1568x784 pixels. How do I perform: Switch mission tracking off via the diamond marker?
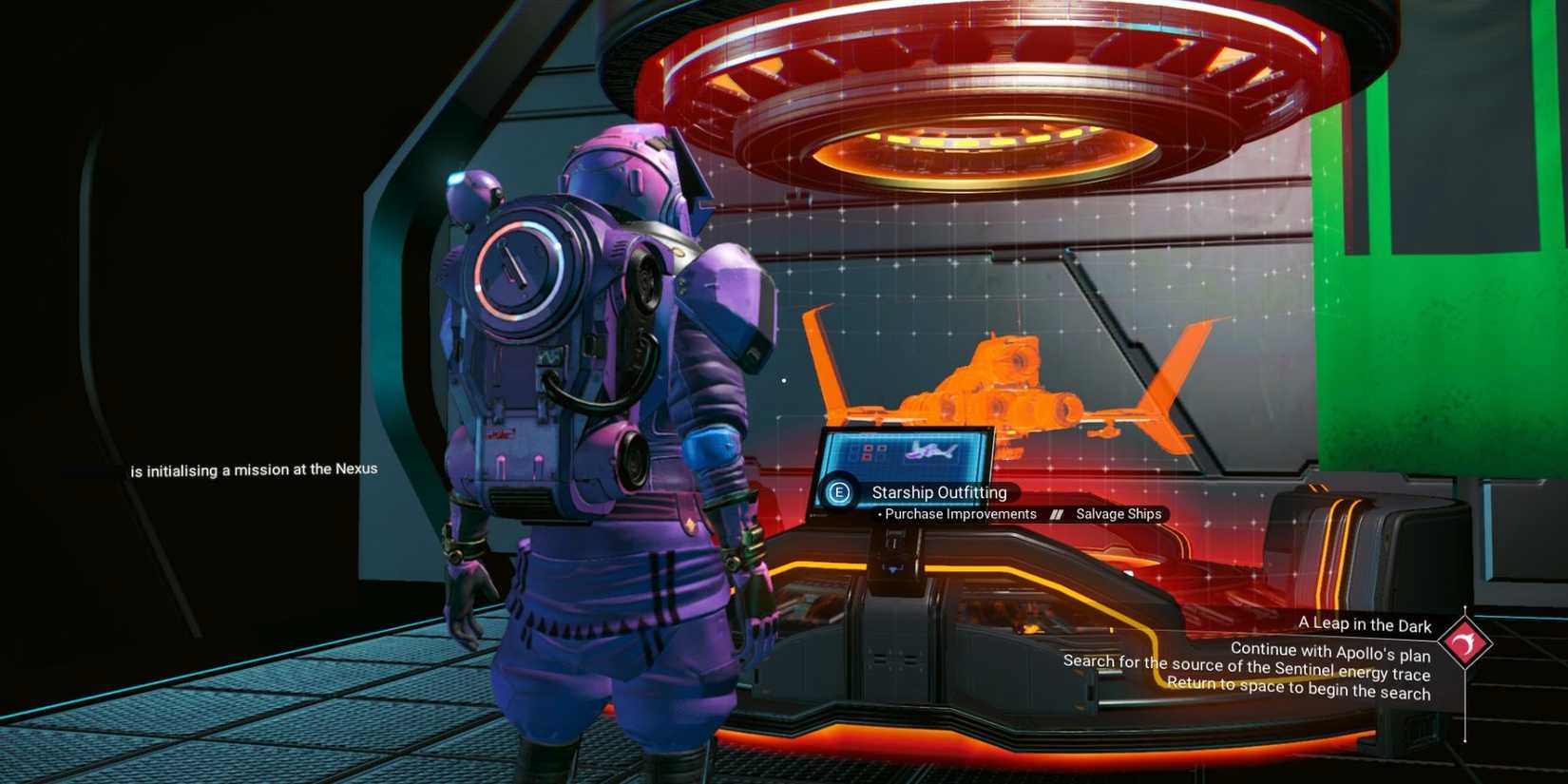[x=1466, y=642]
